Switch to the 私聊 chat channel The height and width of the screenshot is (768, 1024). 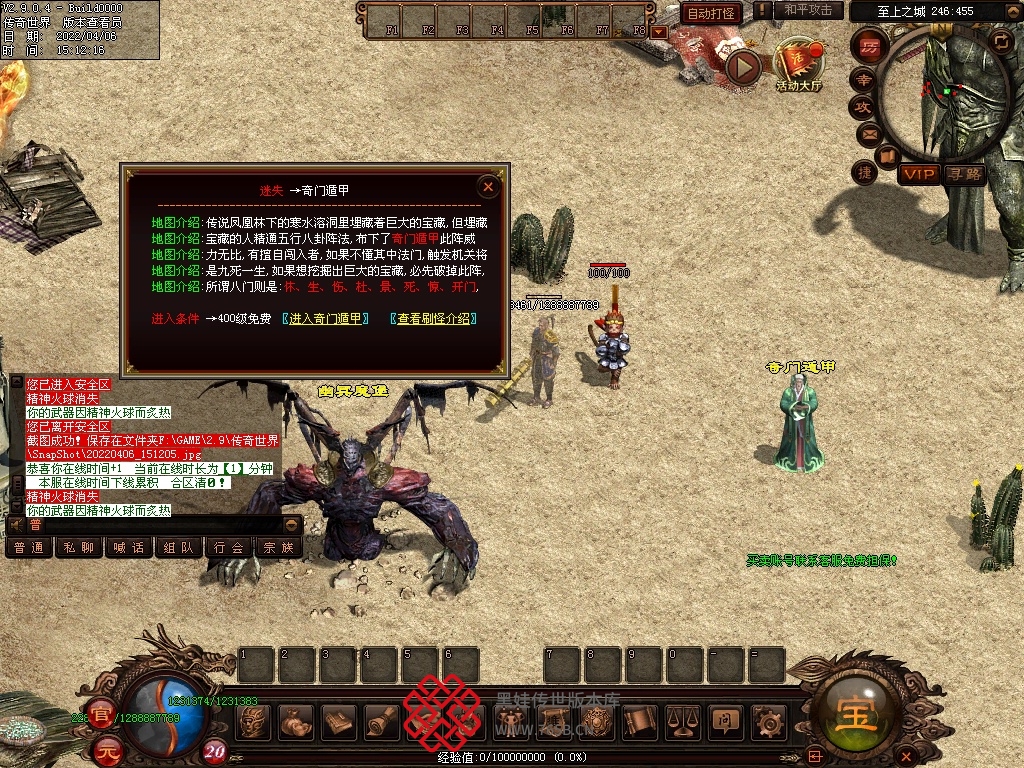(79, 548)
